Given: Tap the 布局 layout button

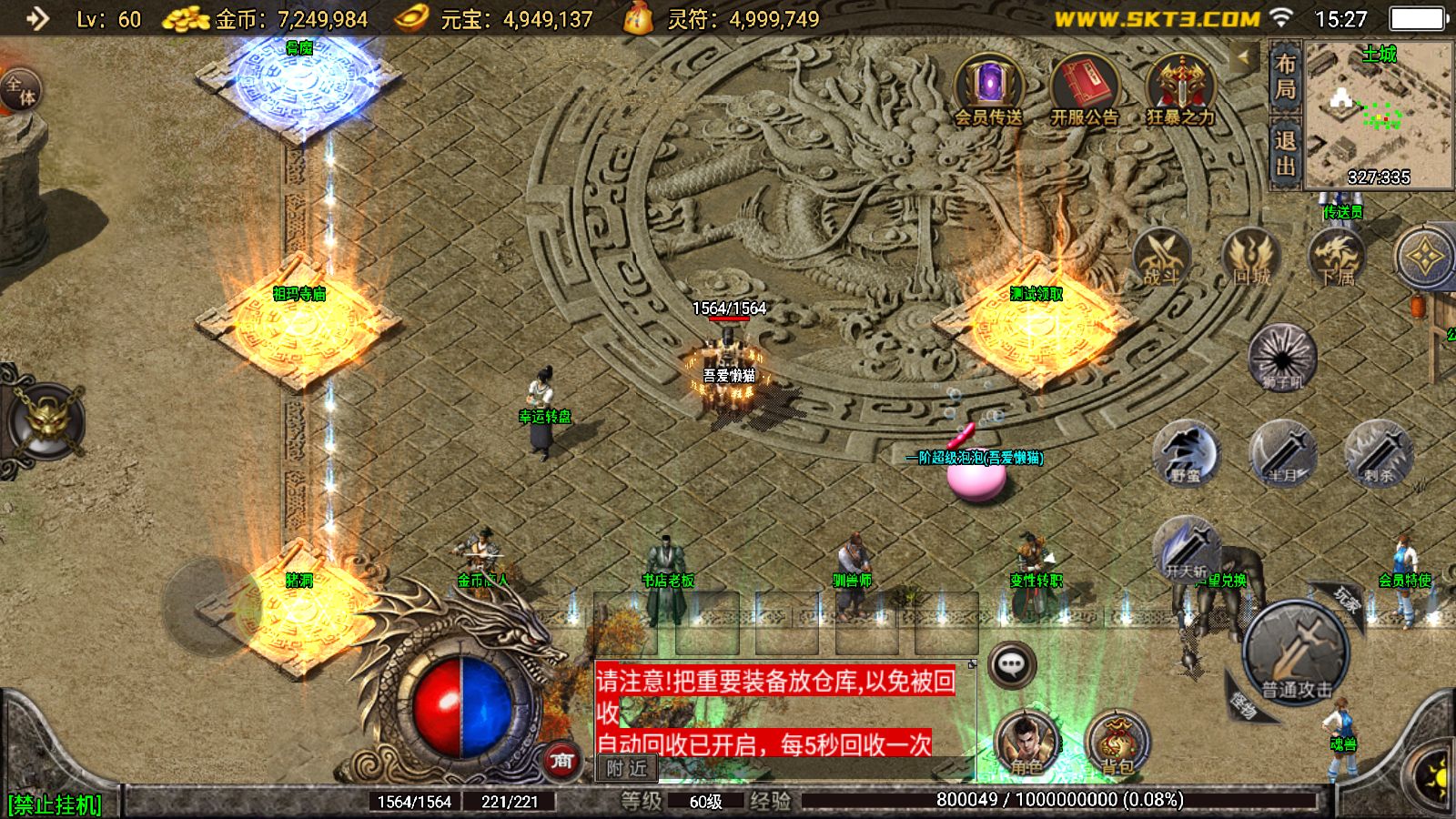Looking at the screenshot, I should 1285,76.
